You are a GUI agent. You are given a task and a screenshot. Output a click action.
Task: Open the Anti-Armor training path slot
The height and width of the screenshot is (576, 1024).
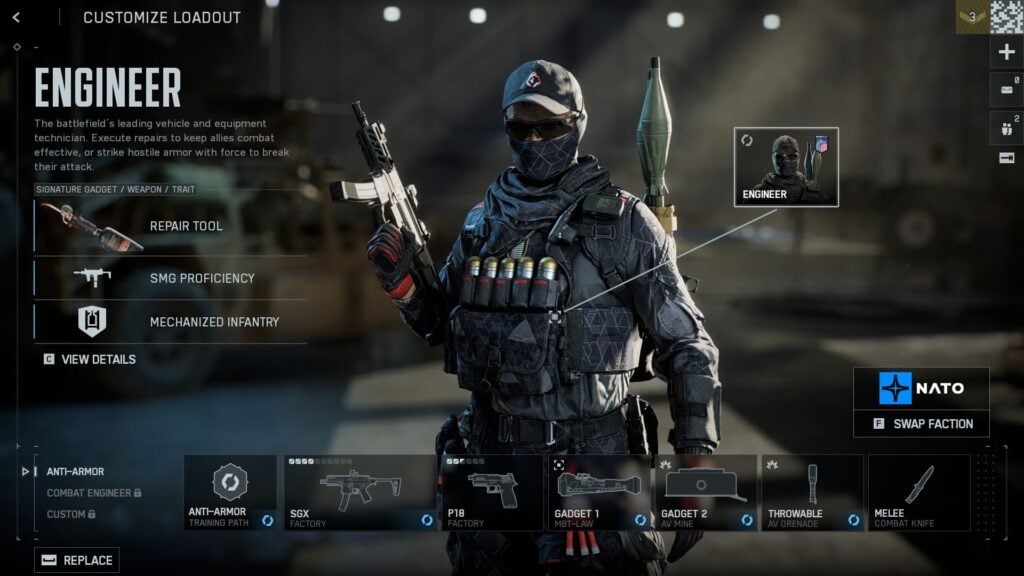tap(230, 493)
